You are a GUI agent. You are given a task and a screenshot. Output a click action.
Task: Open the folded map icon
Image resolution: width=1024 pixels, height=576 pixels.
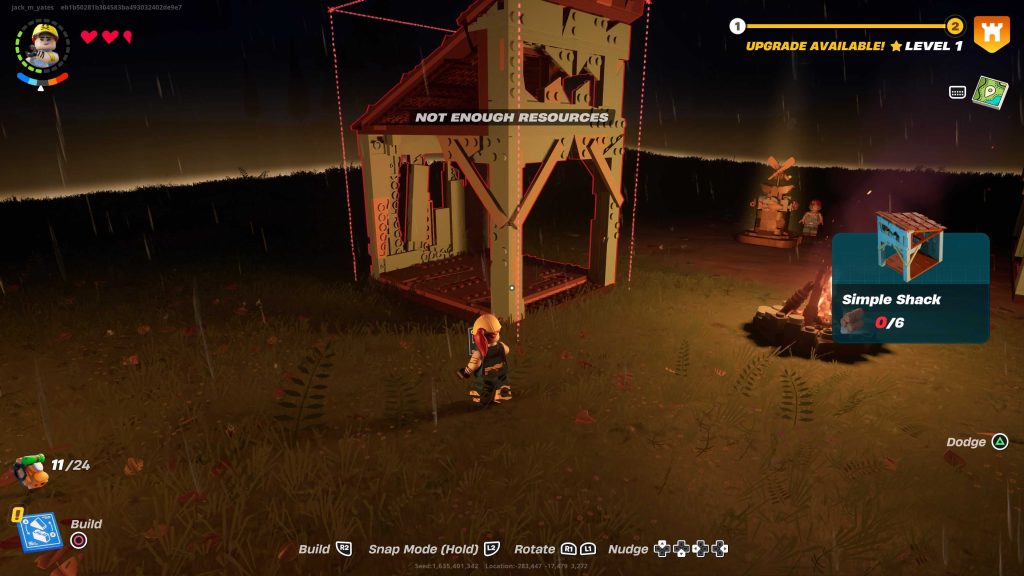(990, 92)
